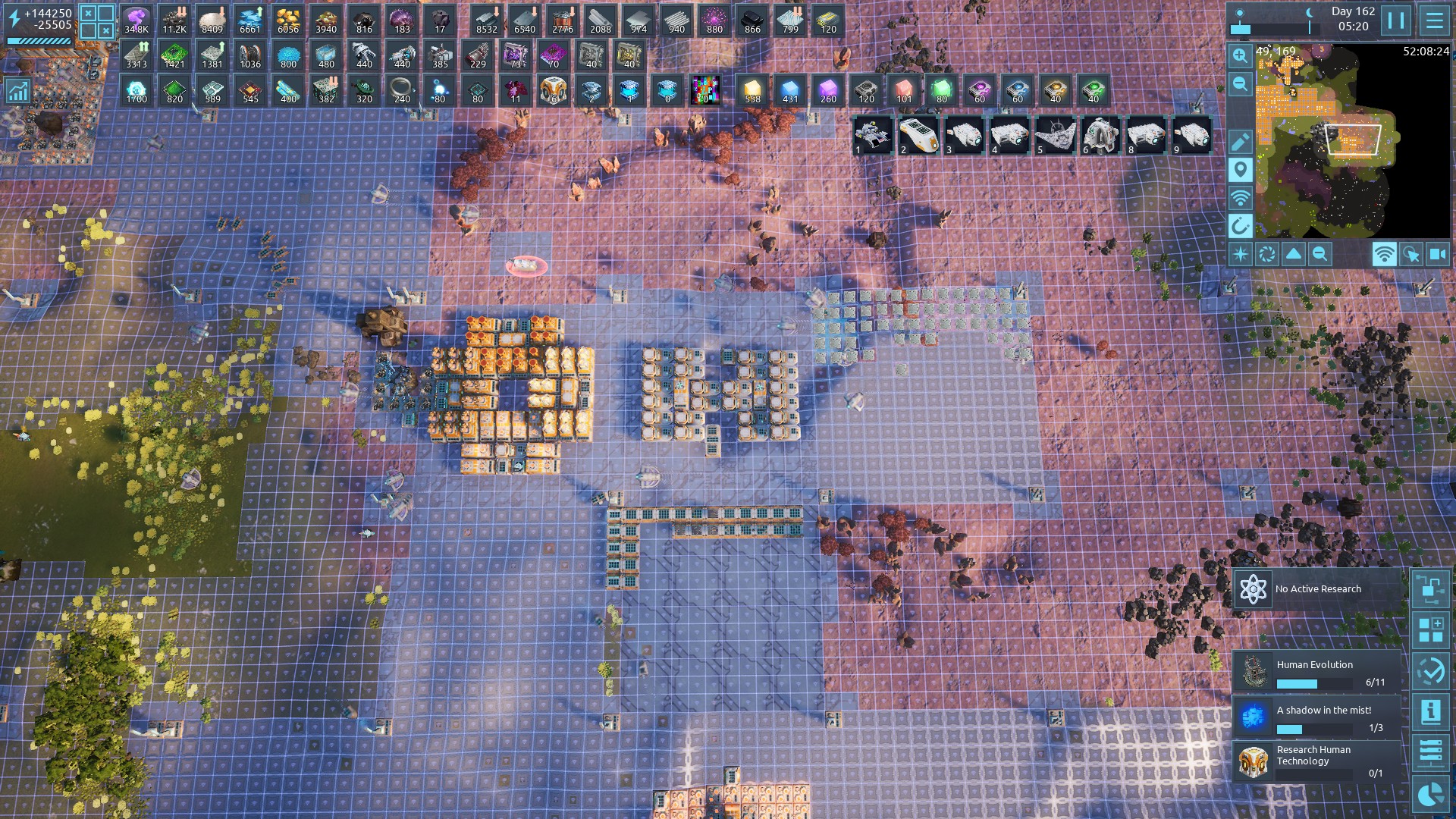The height and width of the screenshot is (819, 1456).
Task: Open the checkmark goals button
Action: [1430, 671]
